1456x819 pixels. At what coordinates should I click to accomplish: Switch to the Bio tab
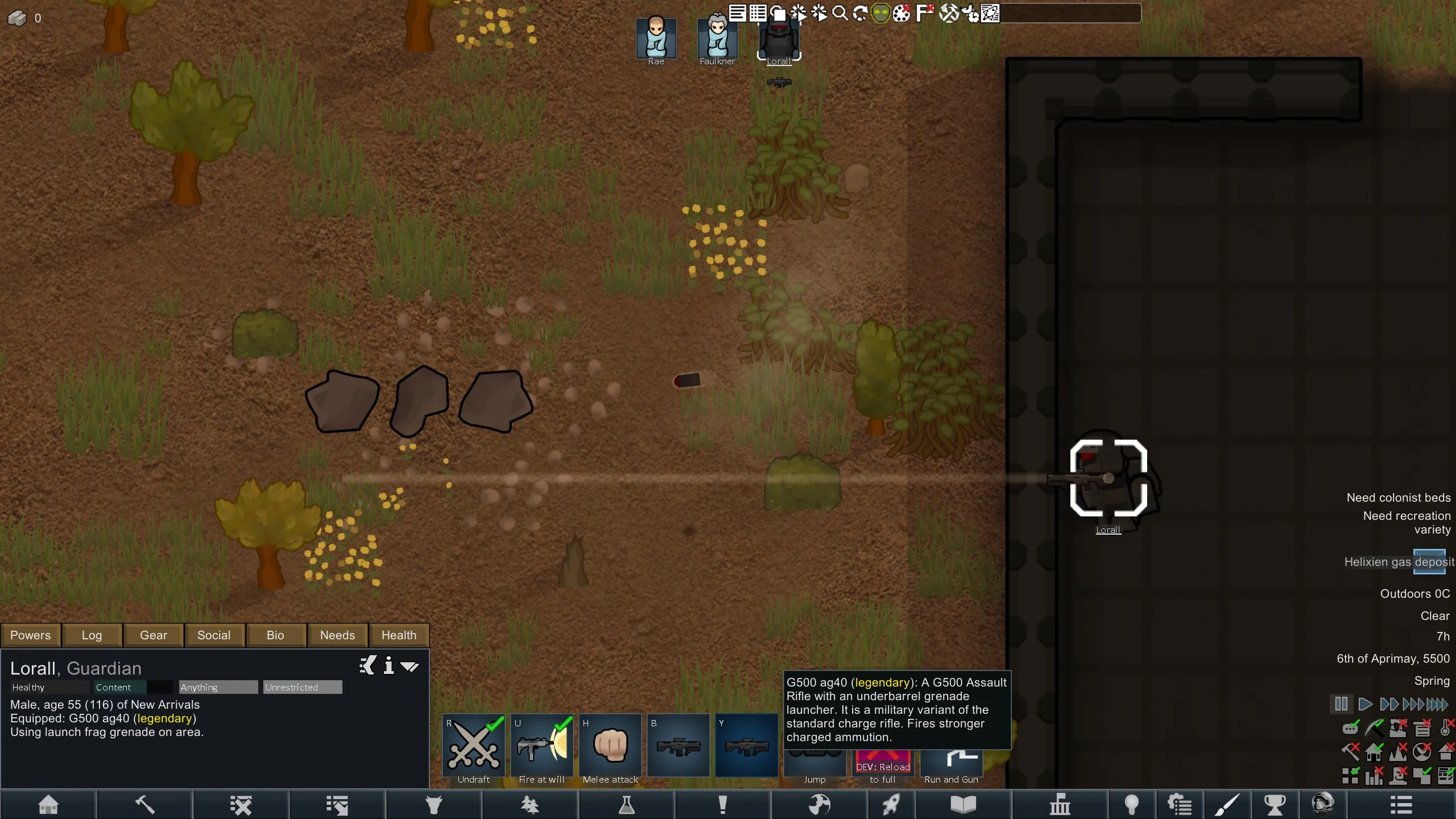pos(275,635)
